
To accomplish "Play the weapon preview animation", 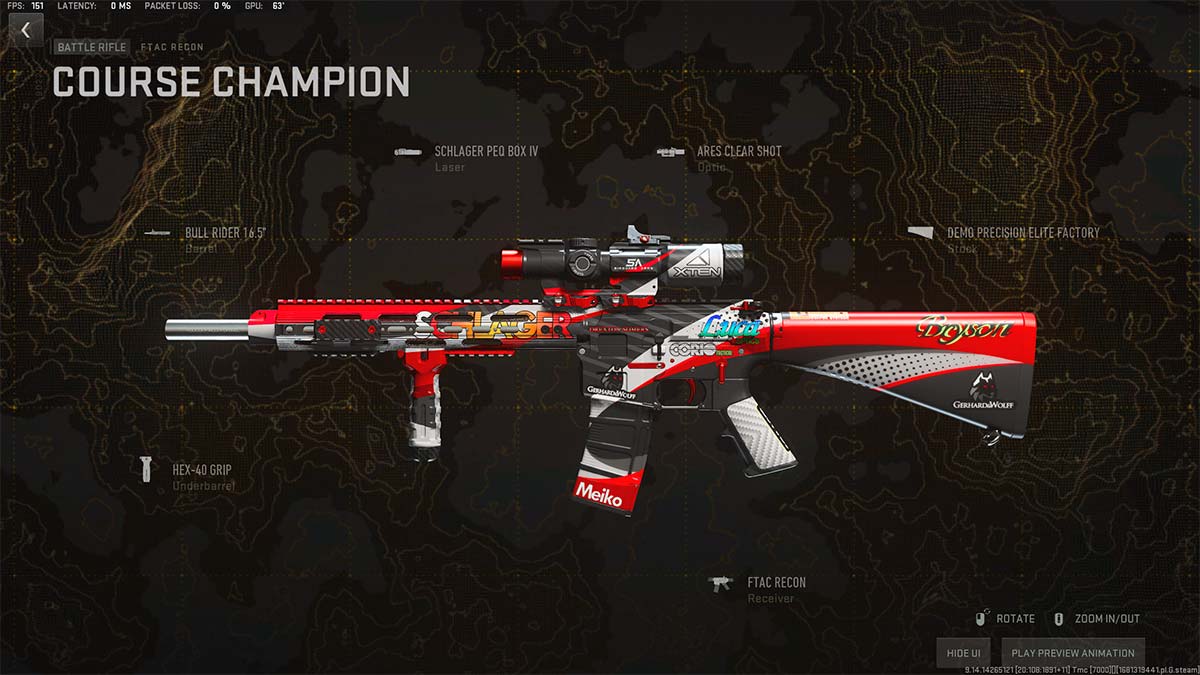I will tap(1072, 653).
